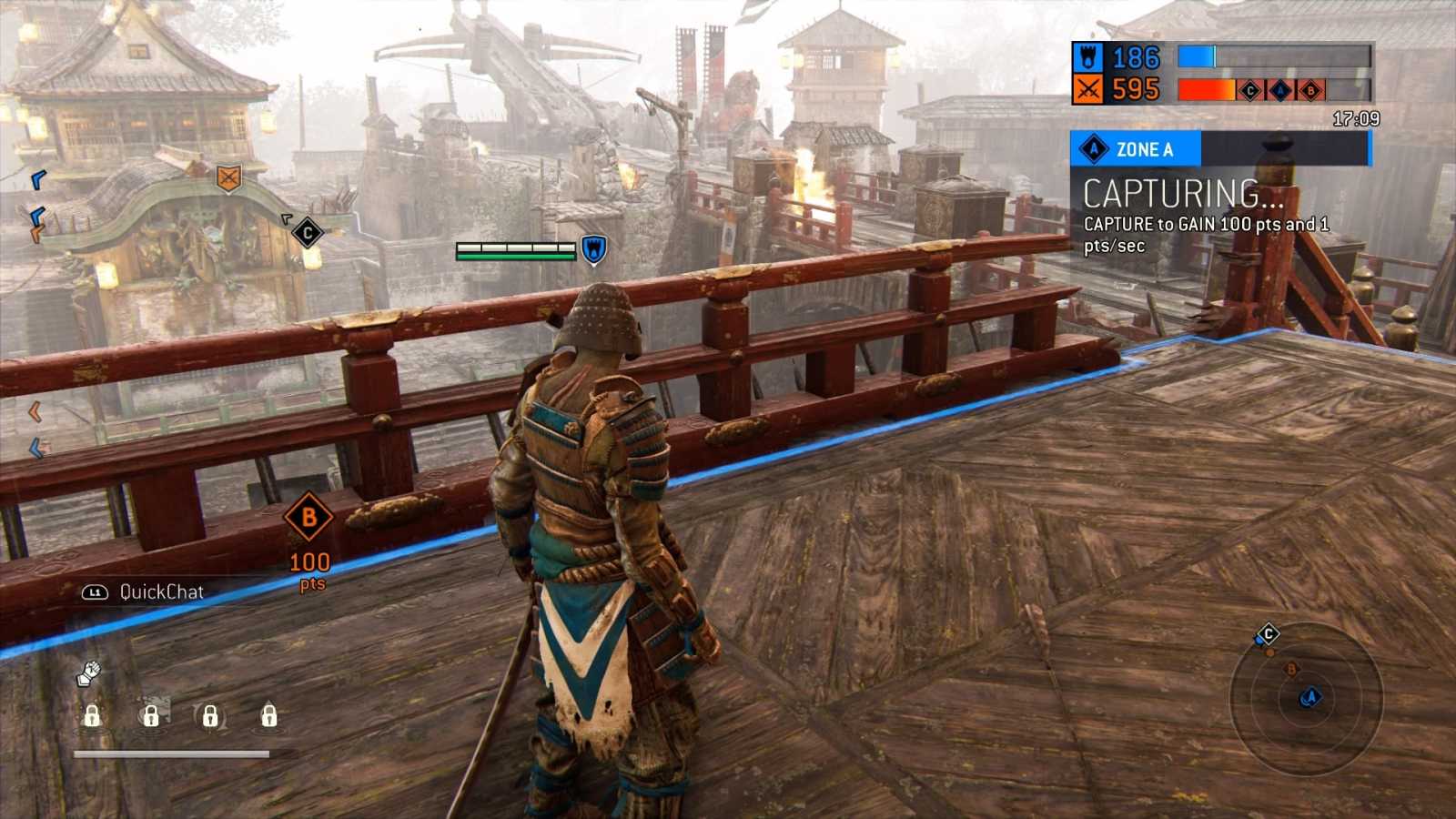
Task: Click the Zone A marker on the minimap
Action: coord(1310,696)
